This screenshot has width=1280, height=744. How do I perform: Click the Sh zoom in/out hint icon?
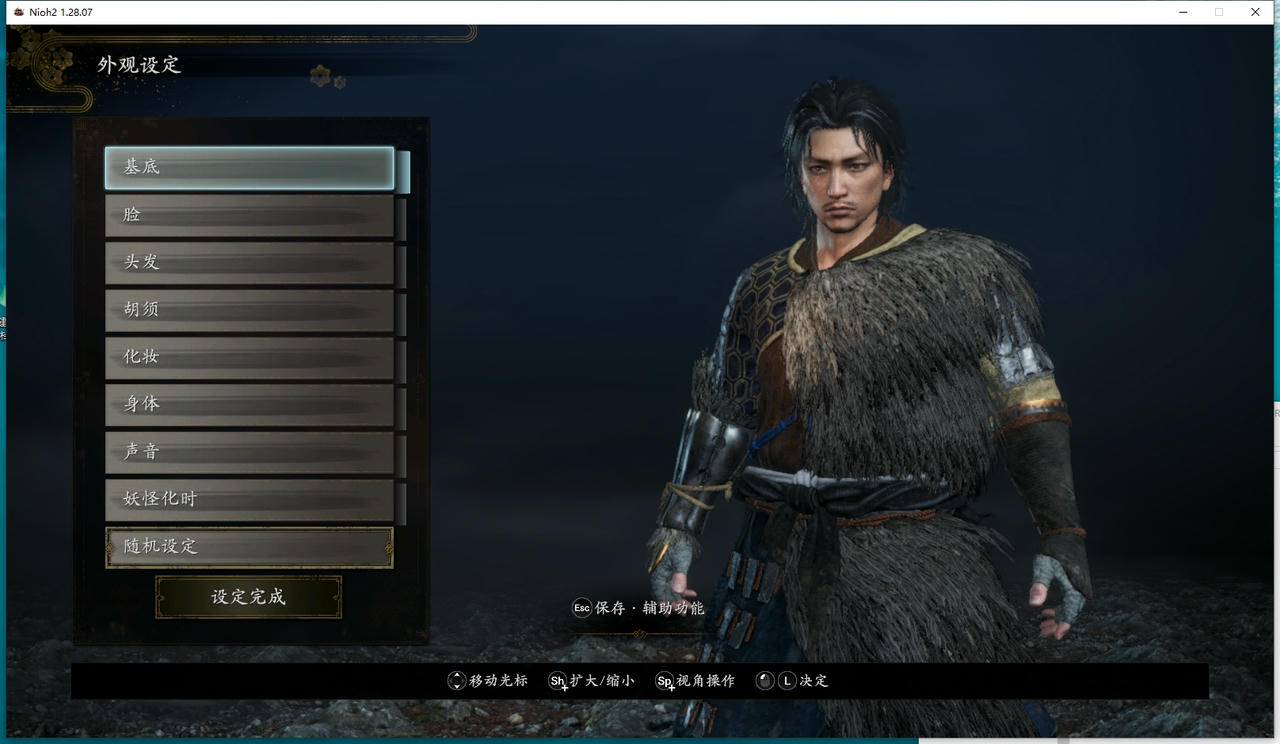click(x=559, y=681)
